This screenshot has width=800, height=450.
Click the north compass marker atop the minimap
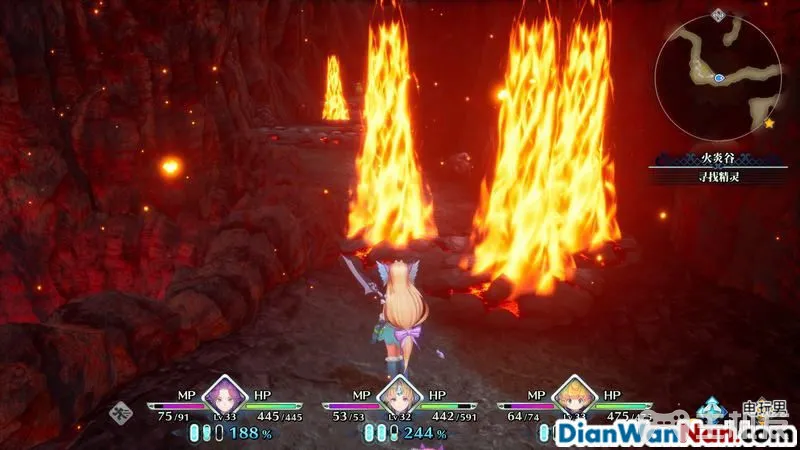[718, 14]
